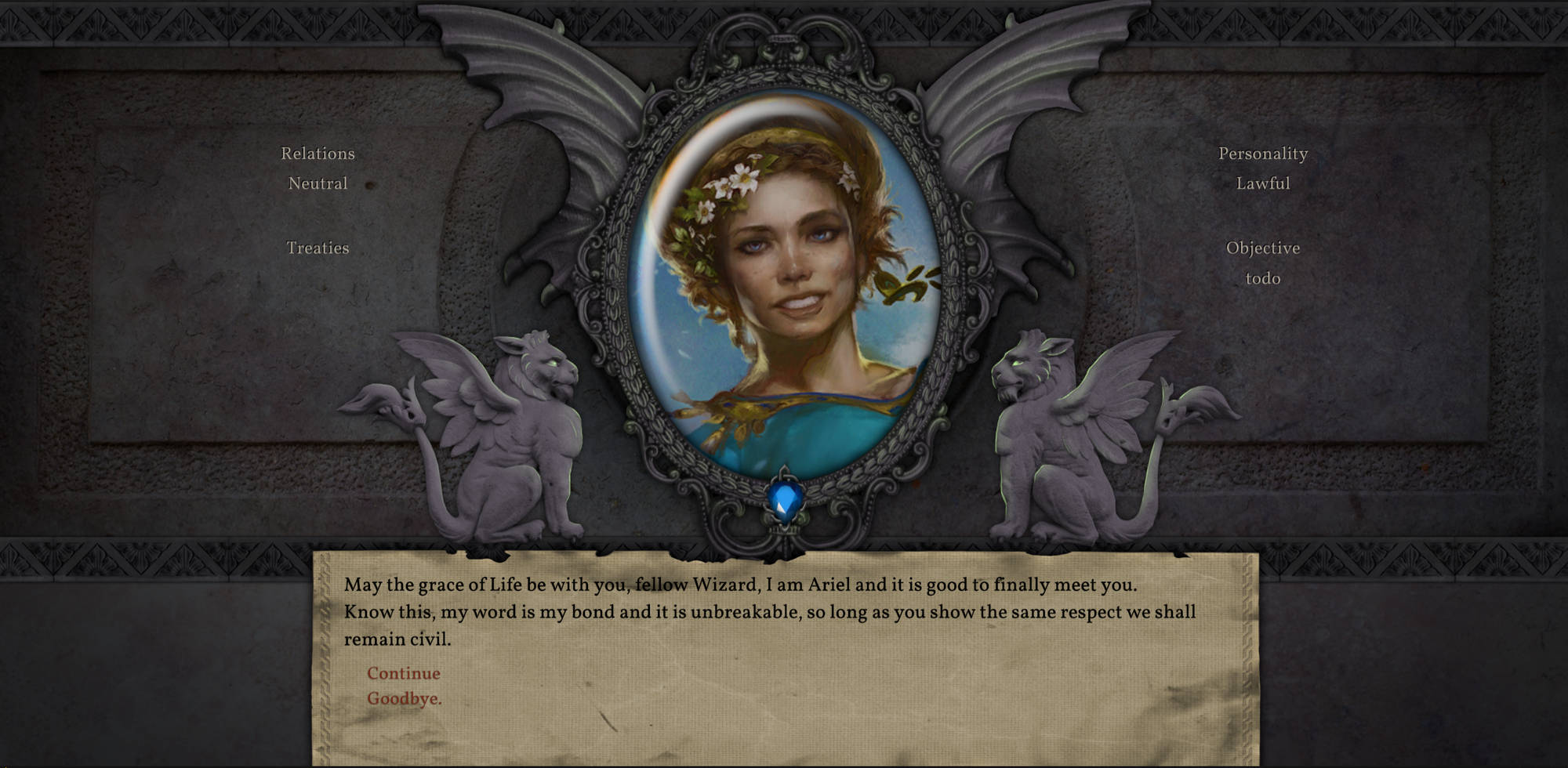View the Personality section
1568x768 pixels.
tap(1262, 154)
